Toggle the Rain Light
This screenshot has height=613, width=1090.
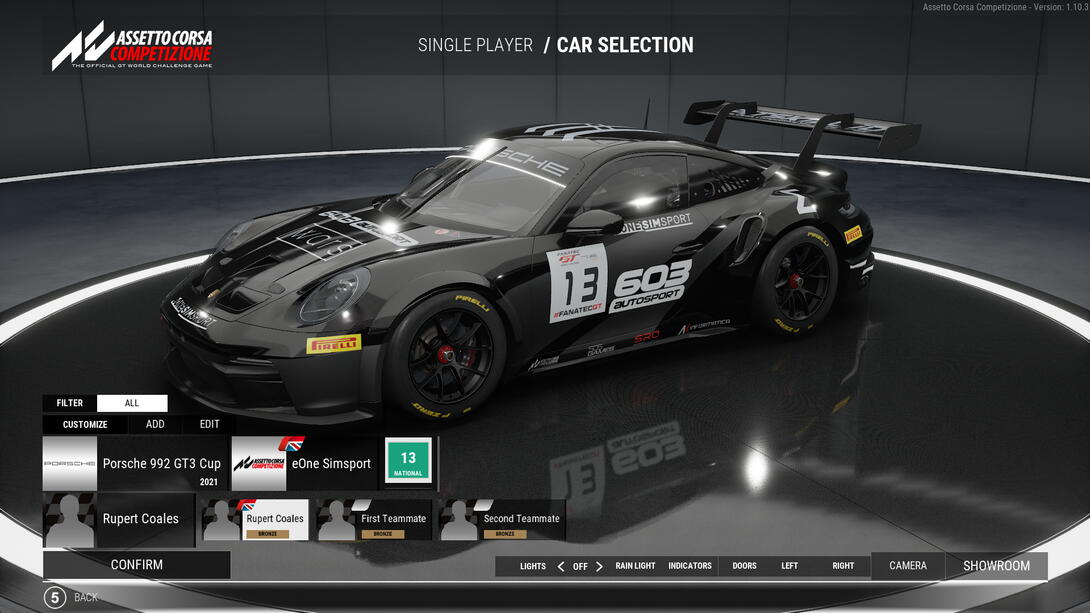point(635,566)
